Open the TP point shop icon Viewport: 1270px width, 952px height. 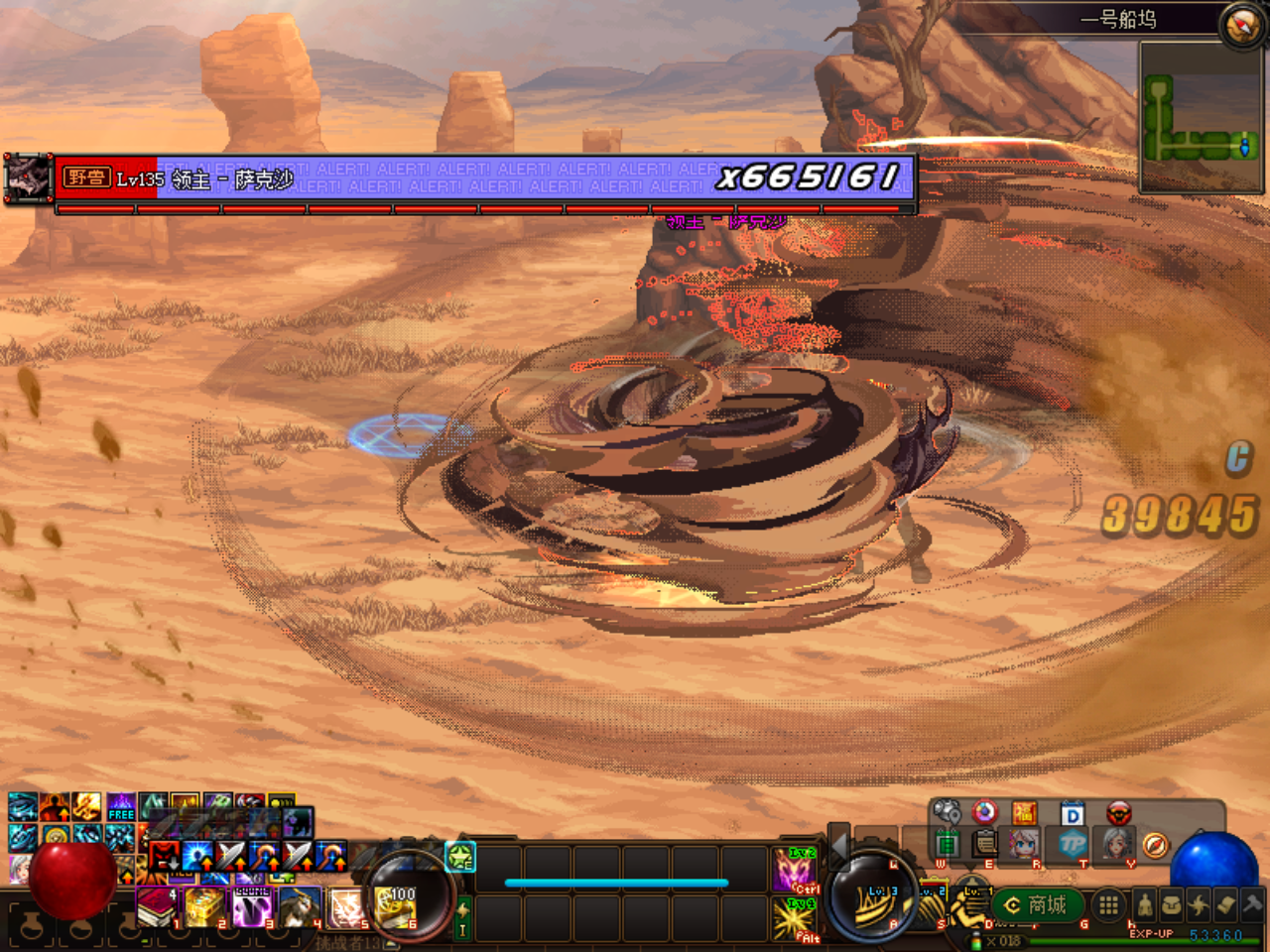coord(1075,845)
